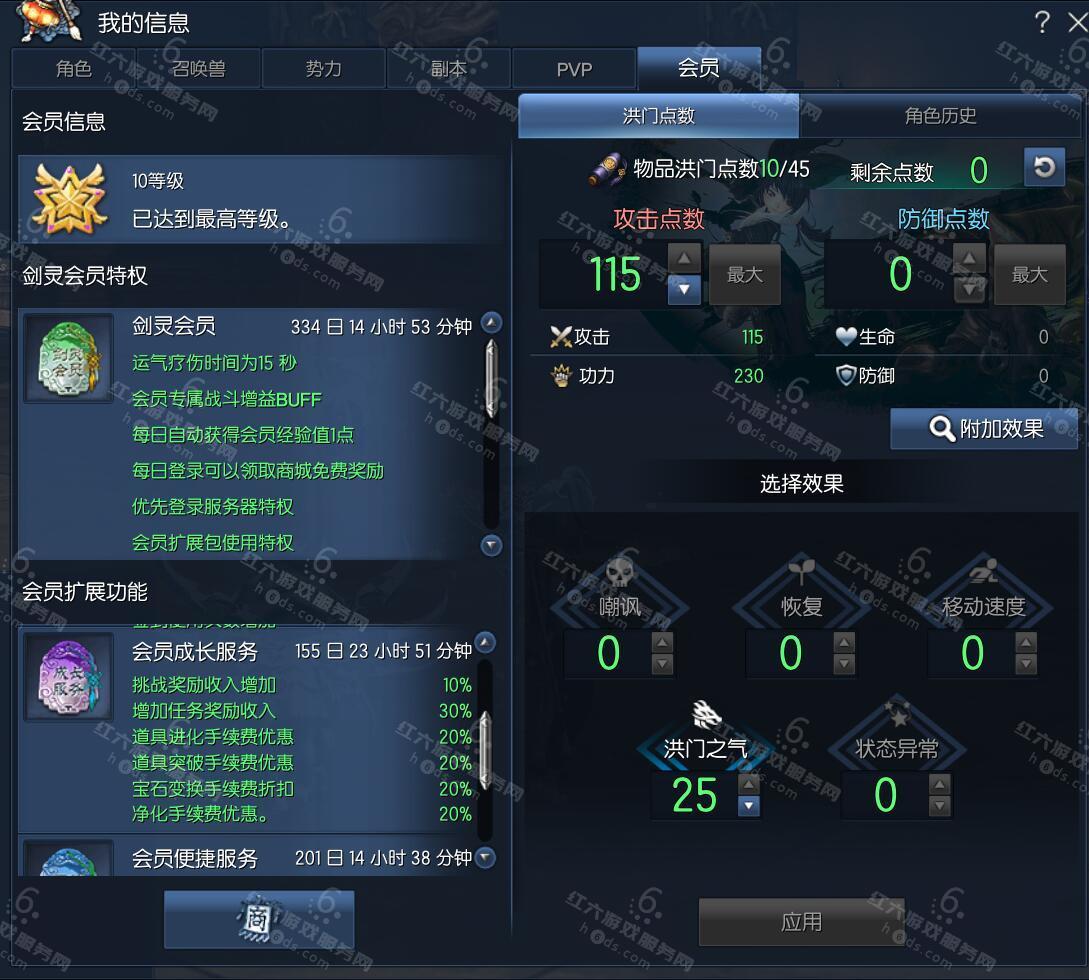Switch to the 角色 tab
The height and width of the screenshot is (980, 1089).
[74, 69]
